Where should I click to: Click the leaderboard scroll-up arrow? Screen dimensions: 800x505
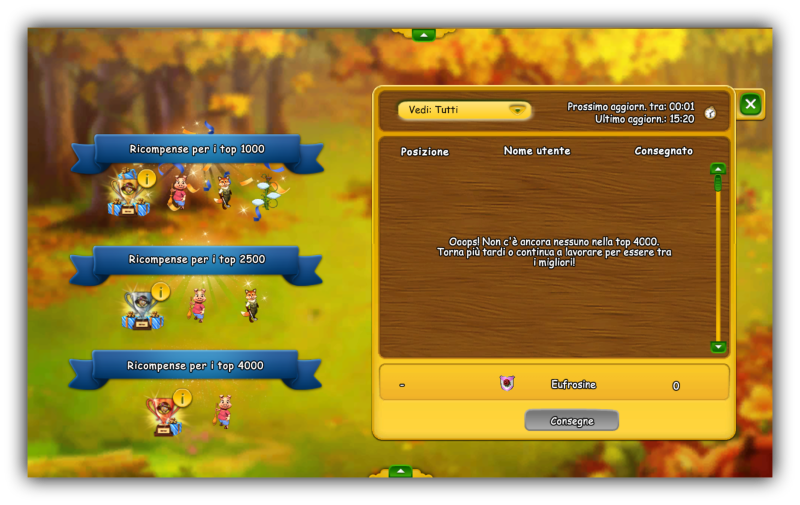[x=717, y=169]
